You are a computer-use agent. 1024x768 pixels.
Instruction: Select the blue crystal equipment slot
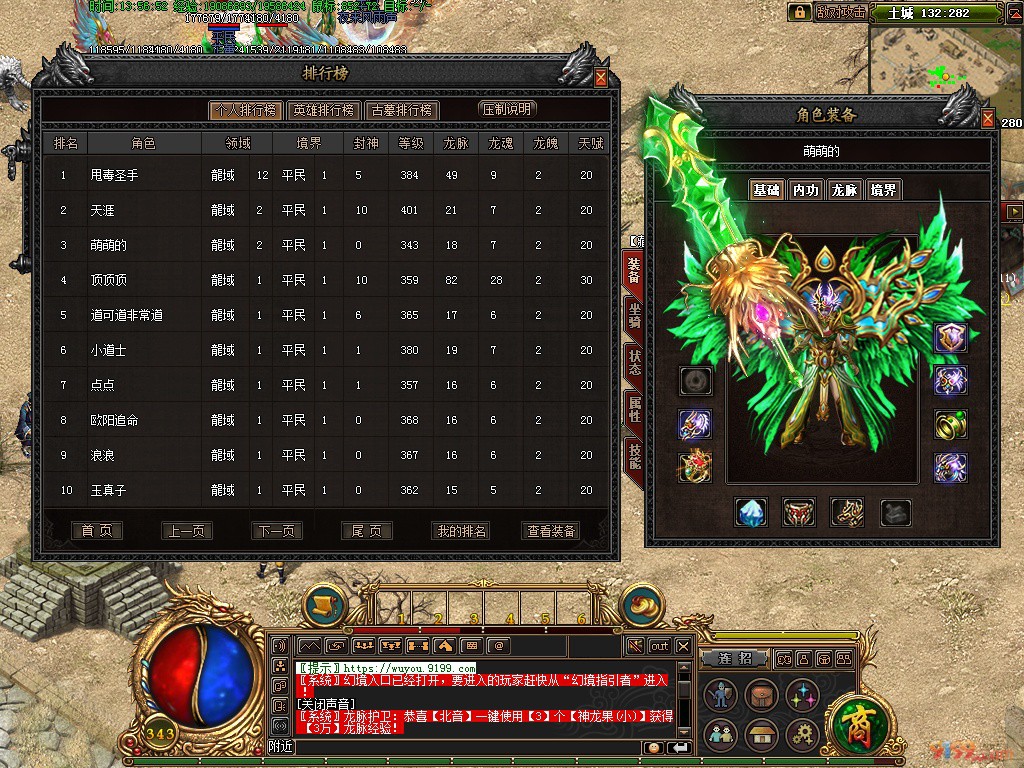pos(751,513)
